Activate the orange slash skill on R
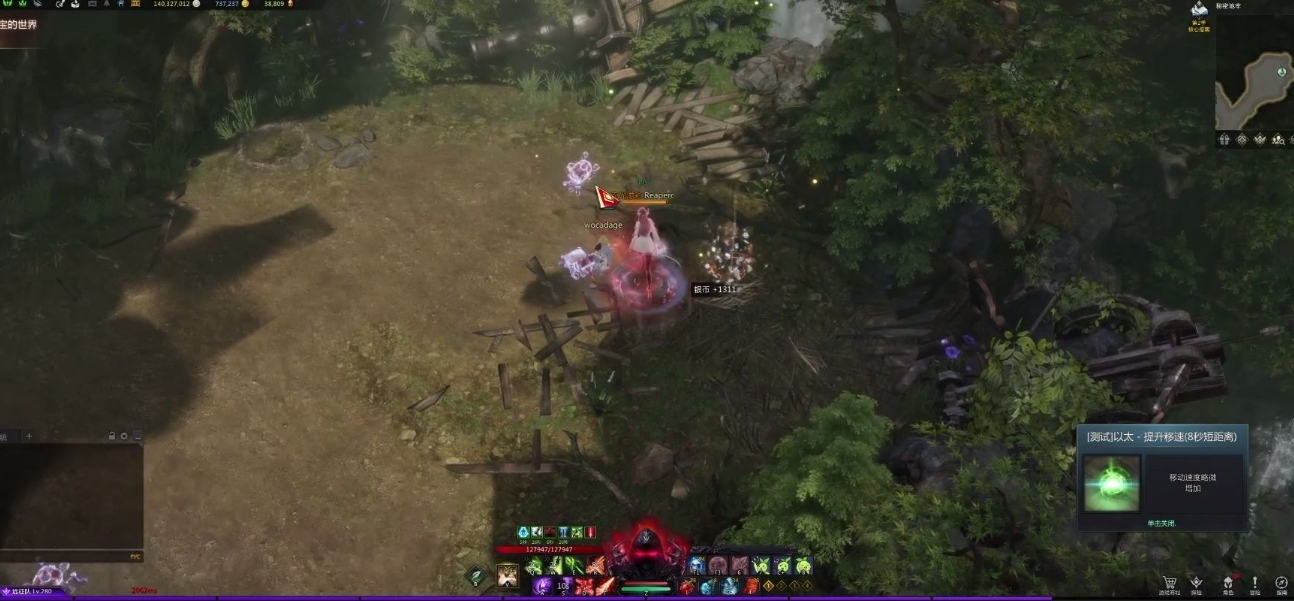The height and width of the screenshot is (601, 1294). [596, 566]
